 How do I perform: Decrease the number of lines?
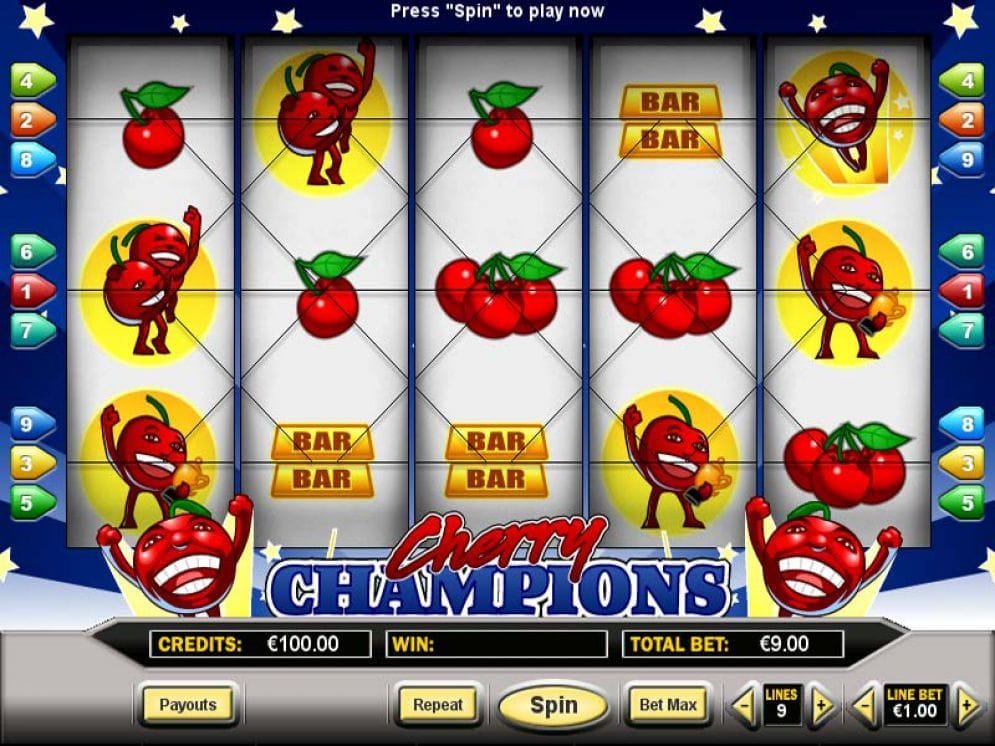click(x=743, y=707)
